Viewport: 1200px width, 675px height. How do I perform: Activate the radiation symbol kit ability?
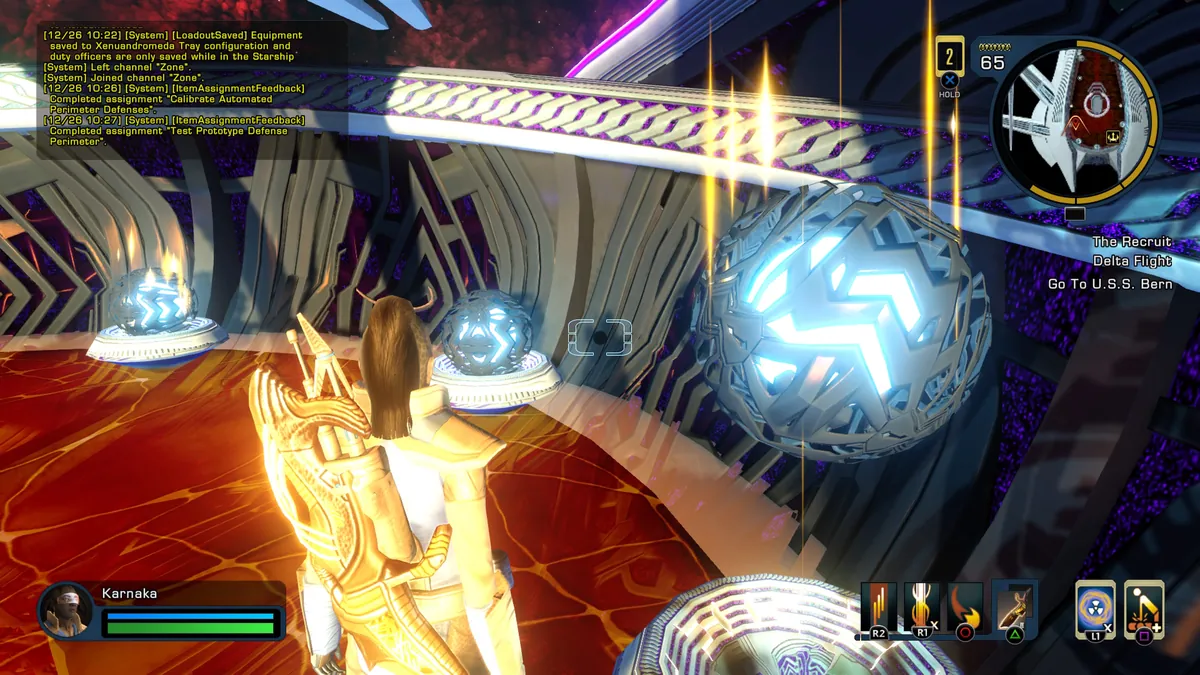pos(1095,607)
